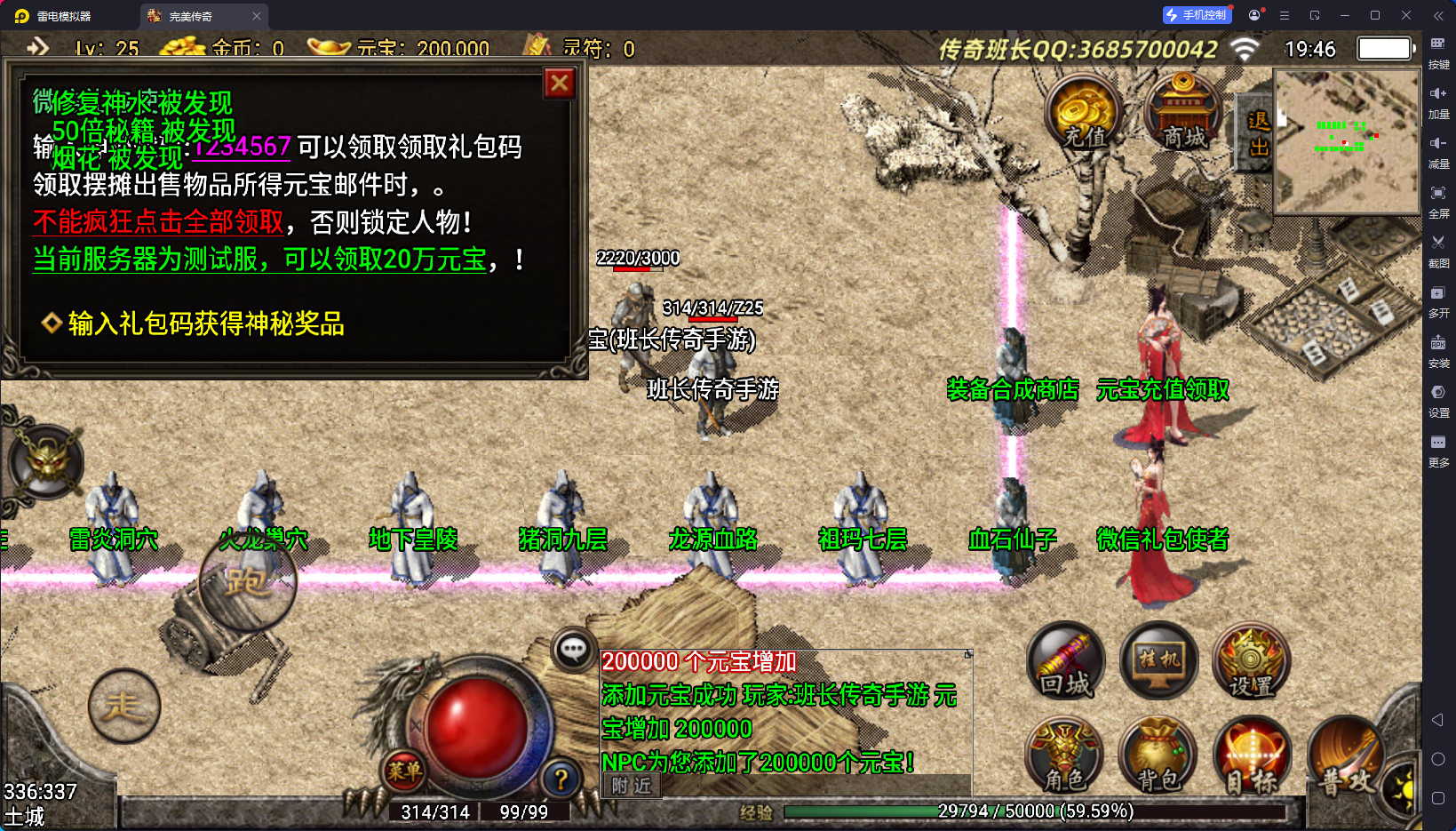This screenshot has height=831, width=1456.
Task: Switch to 跑 run movement mode
Action: coord(247,582)
